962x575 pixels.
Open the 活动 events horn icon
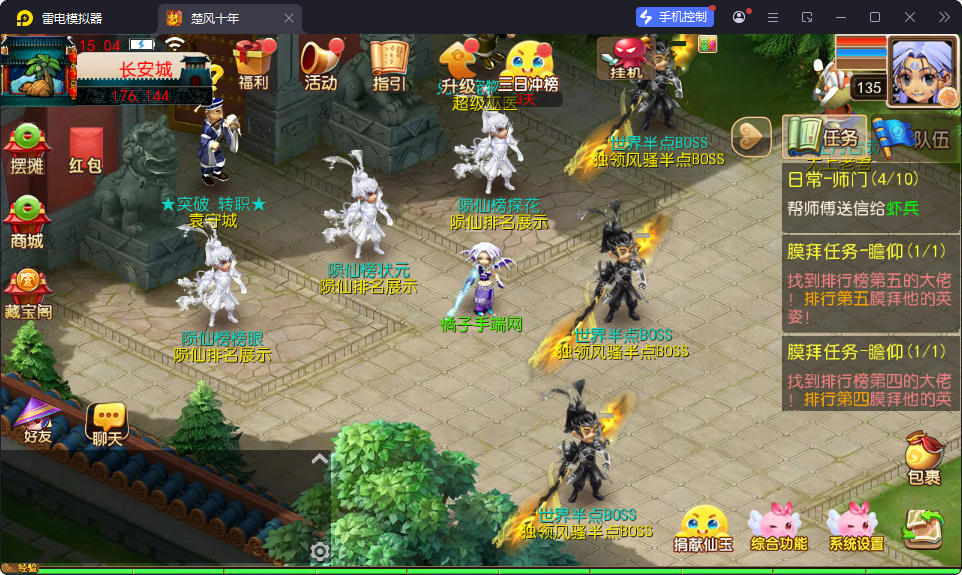tap(321, 66)
